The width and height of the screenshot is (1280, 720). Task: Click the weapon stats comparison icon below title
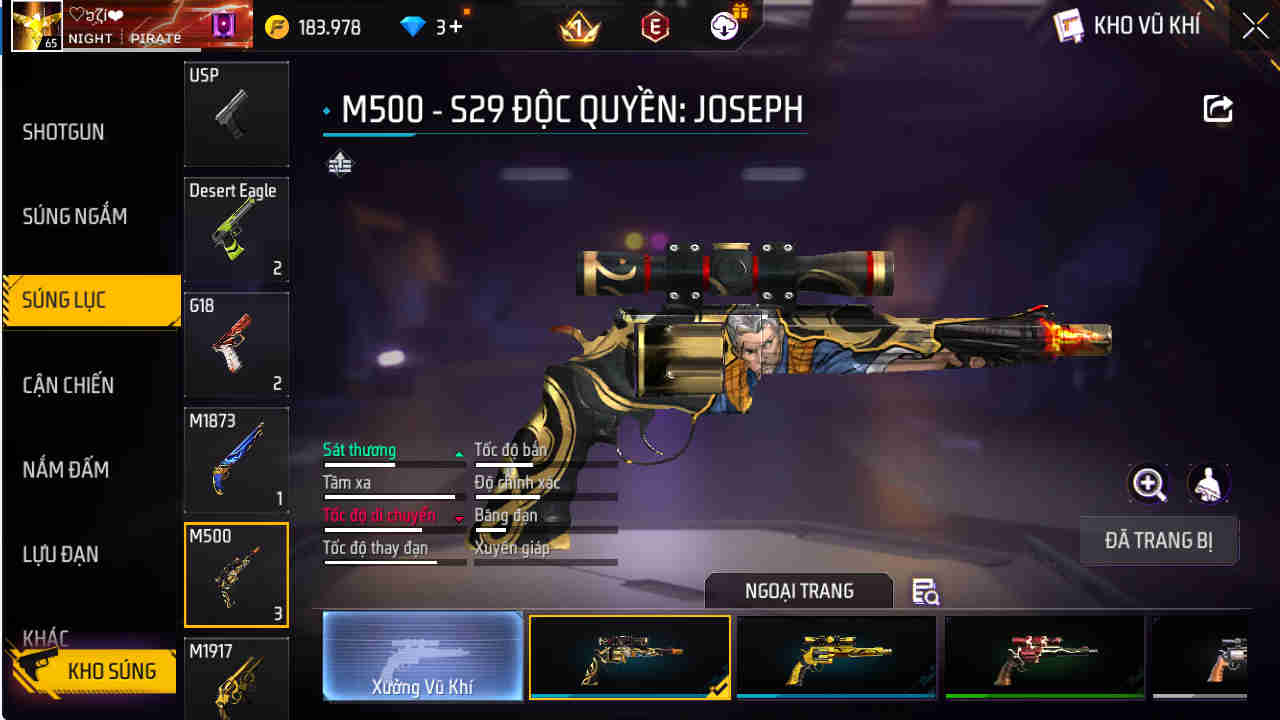[340, 162]
